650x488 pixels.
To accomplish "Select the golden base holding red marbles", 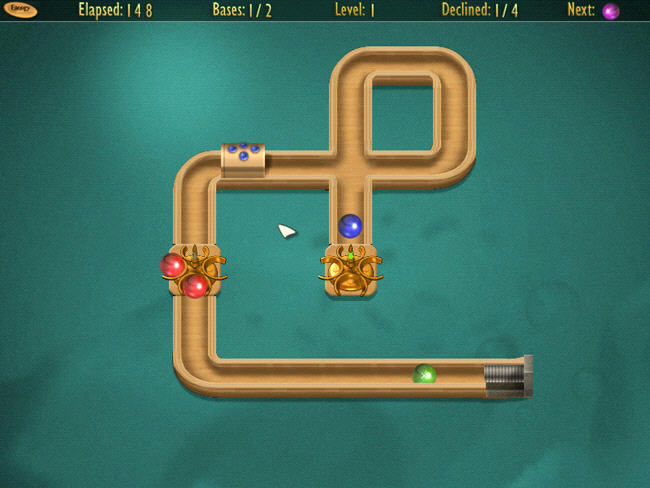I will coord(193,272).
